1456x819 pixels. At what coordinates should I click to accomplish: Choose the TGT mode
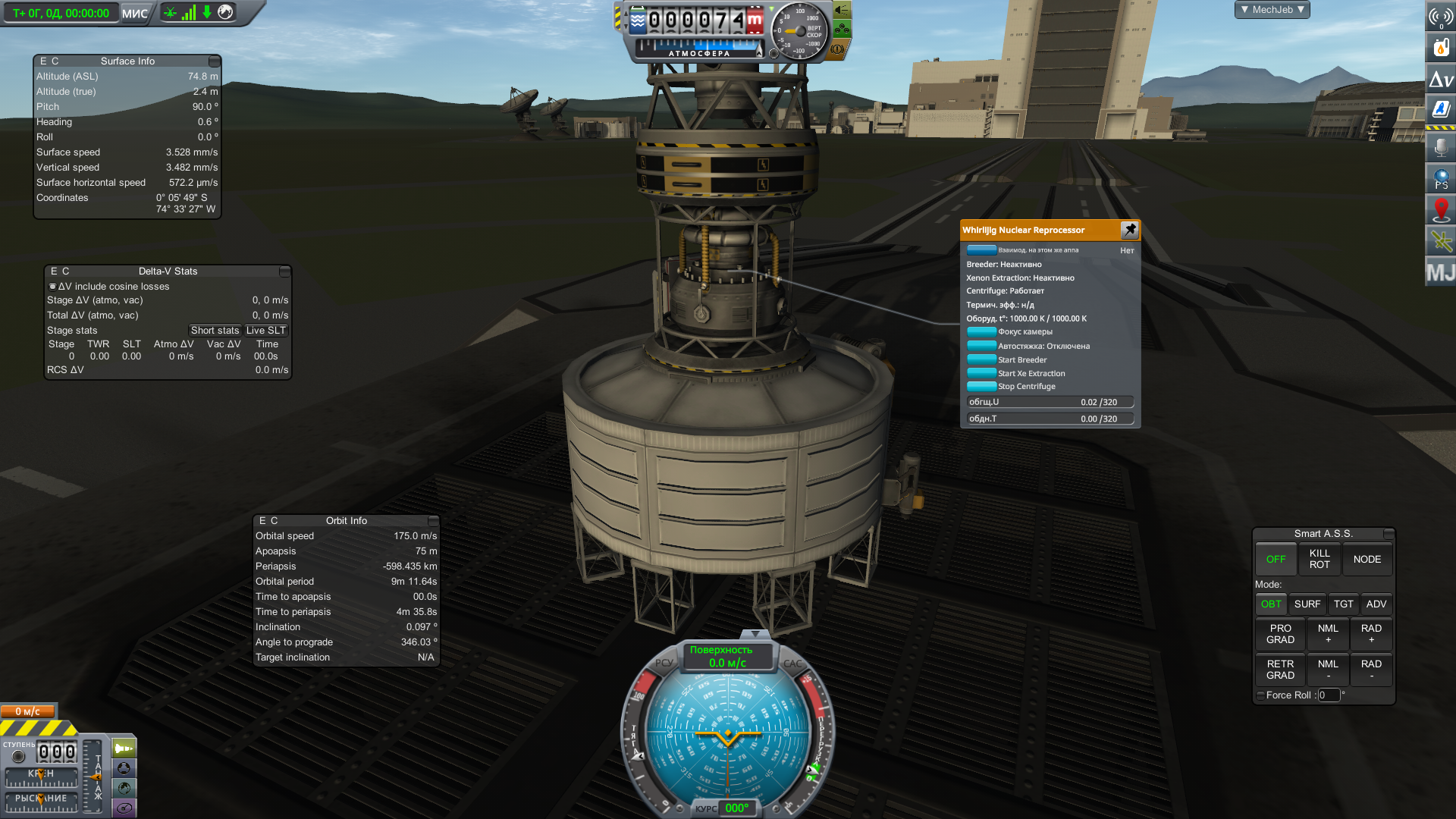point(1343,604)
